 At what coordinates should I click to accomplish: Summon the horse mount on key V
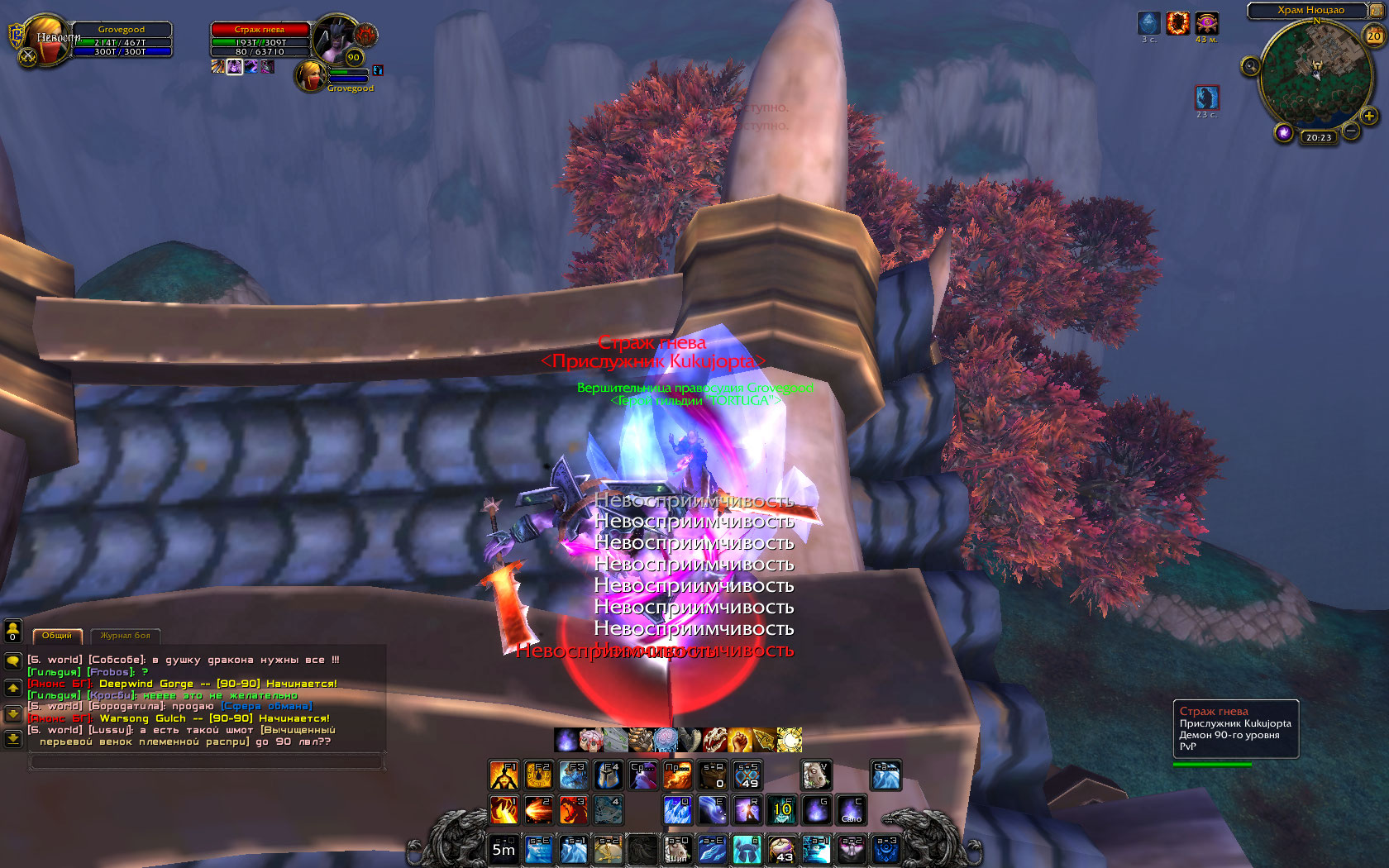[x=816, y=775]
